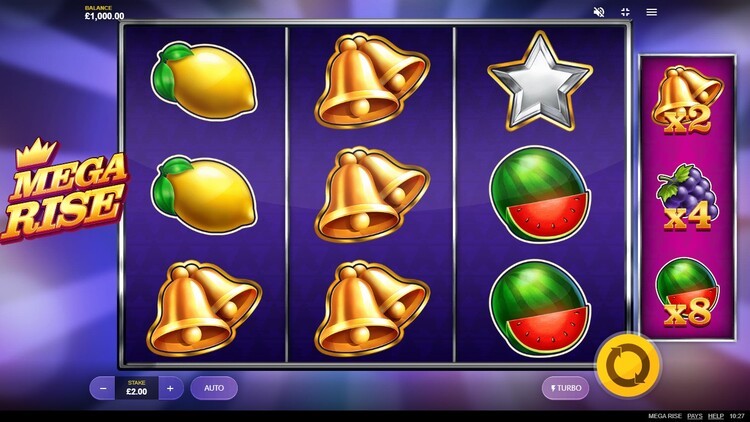Open the PAYS paytable link
Image resolution: width=750 pixels, height=422 pixels.
tap(694, 416)
